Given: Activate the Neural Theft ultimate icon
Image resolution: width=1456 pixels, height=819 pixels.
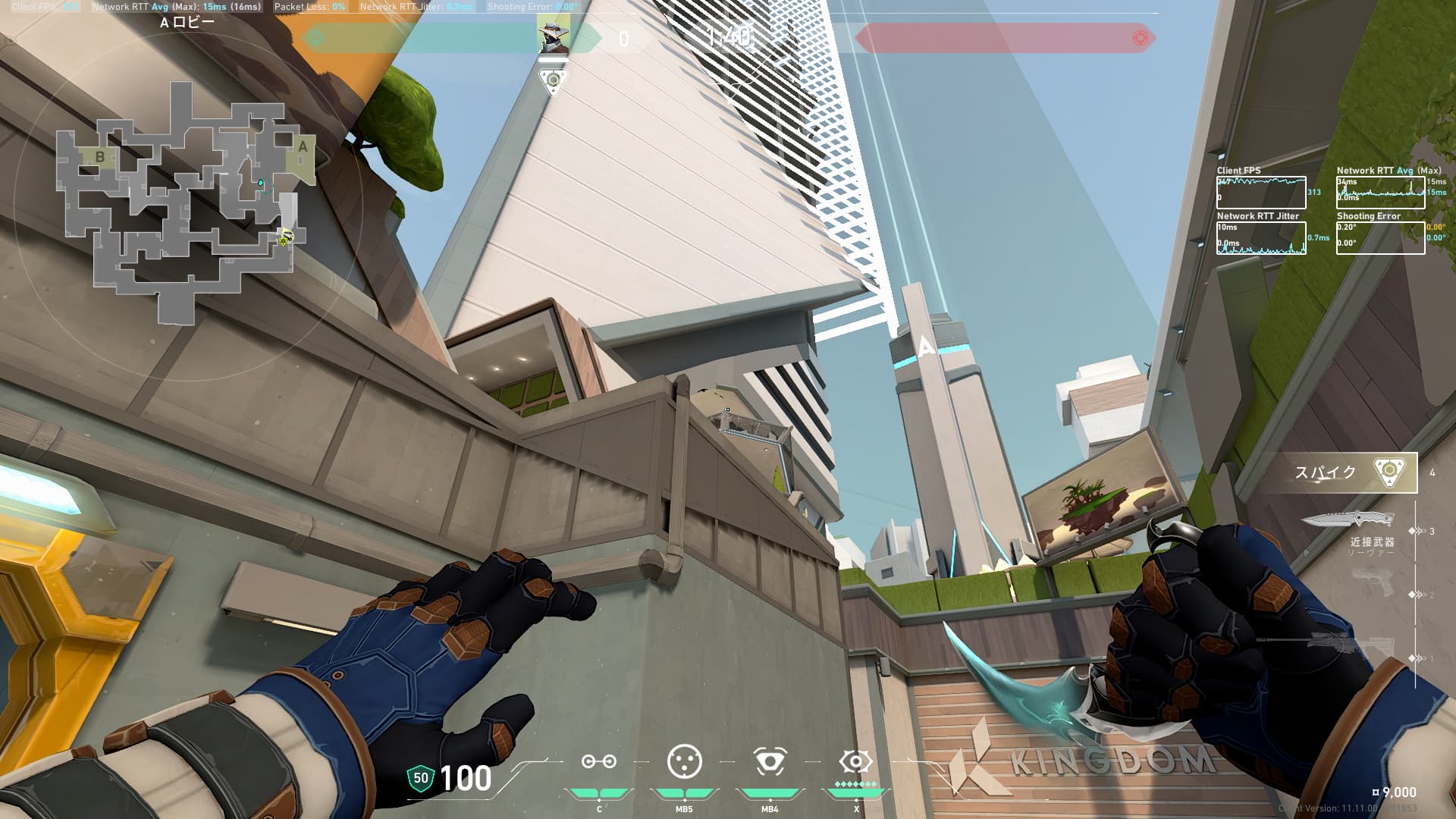Looking at the screenshot, I should [855, 761].
